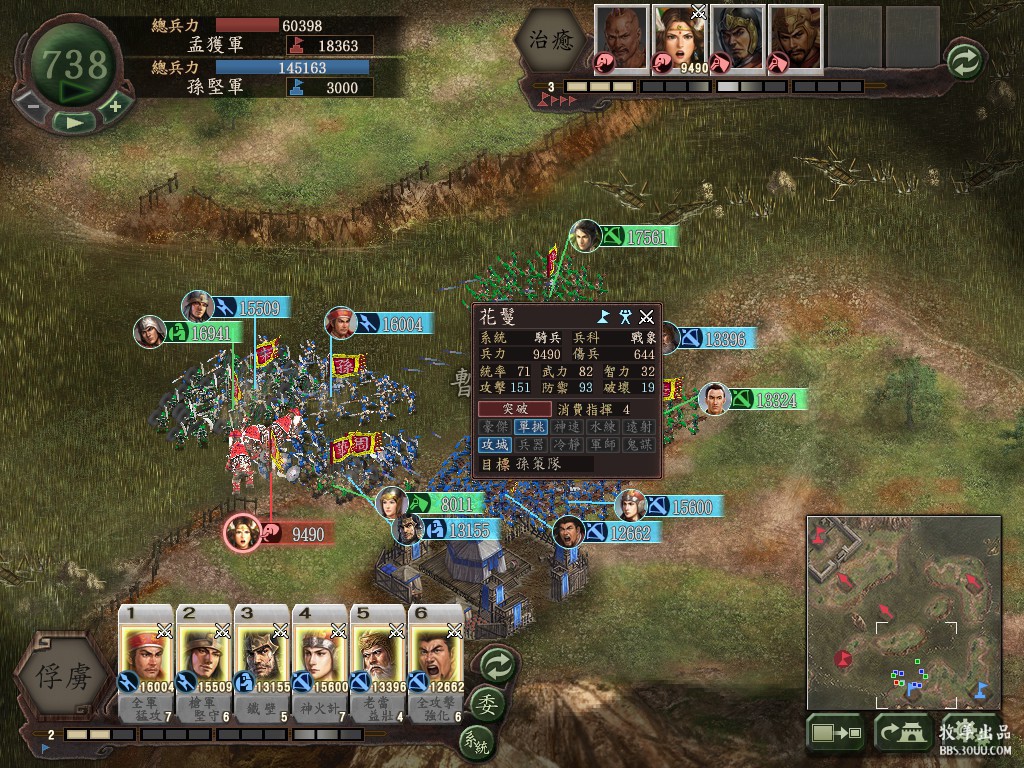
Task: Click the return-to-castle gate button
Action: click(x=902, y=734)
